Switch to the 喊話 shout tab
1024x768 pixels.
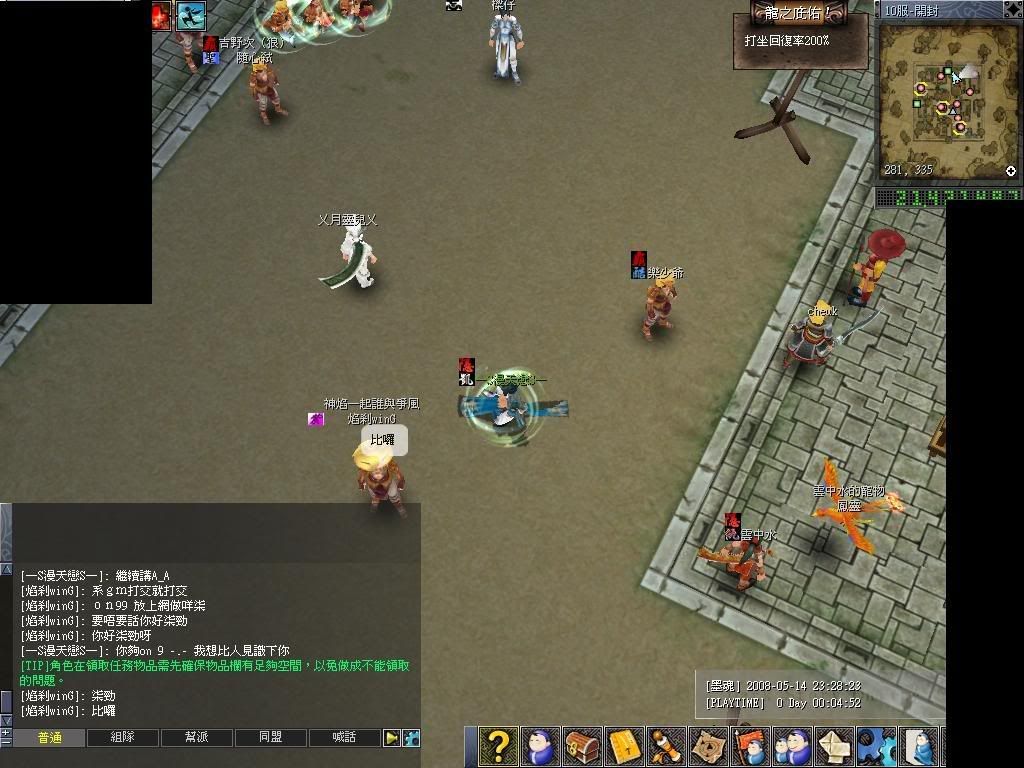pyautogui.click(x=344, y=738)
